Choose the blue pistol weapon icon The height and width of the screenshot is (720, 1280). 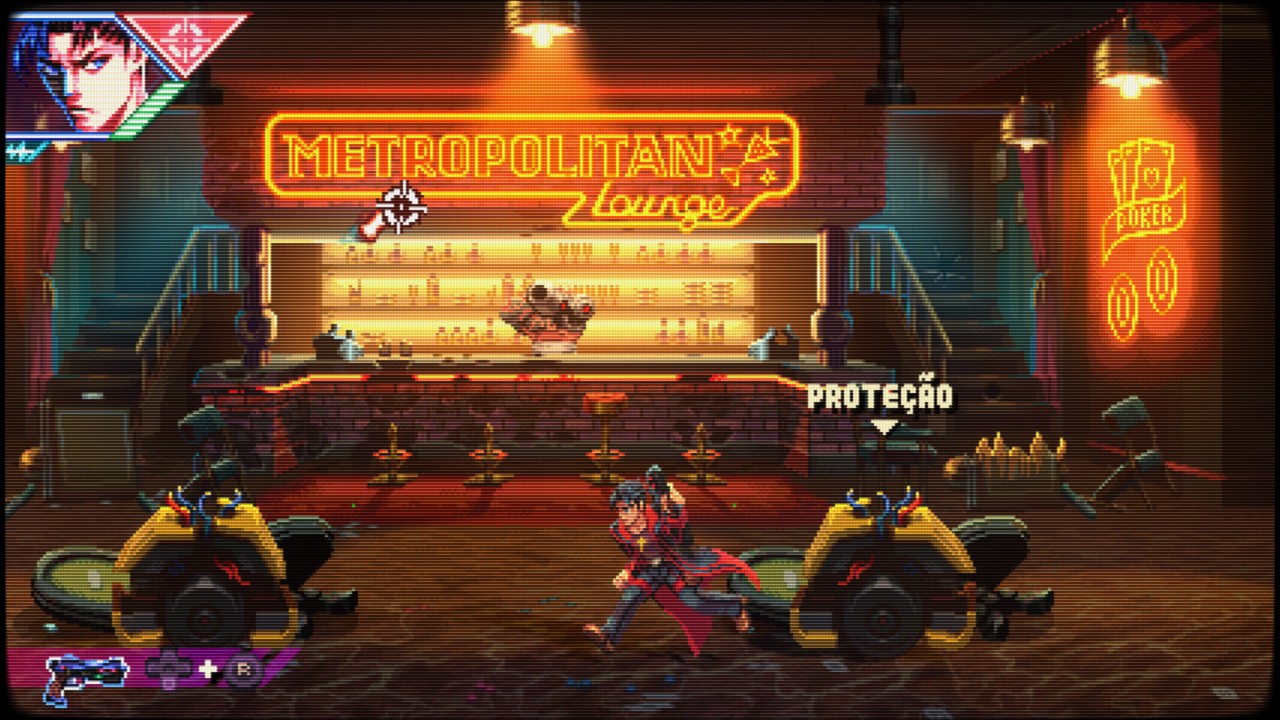pyautogui.click(x=85, y=675)
